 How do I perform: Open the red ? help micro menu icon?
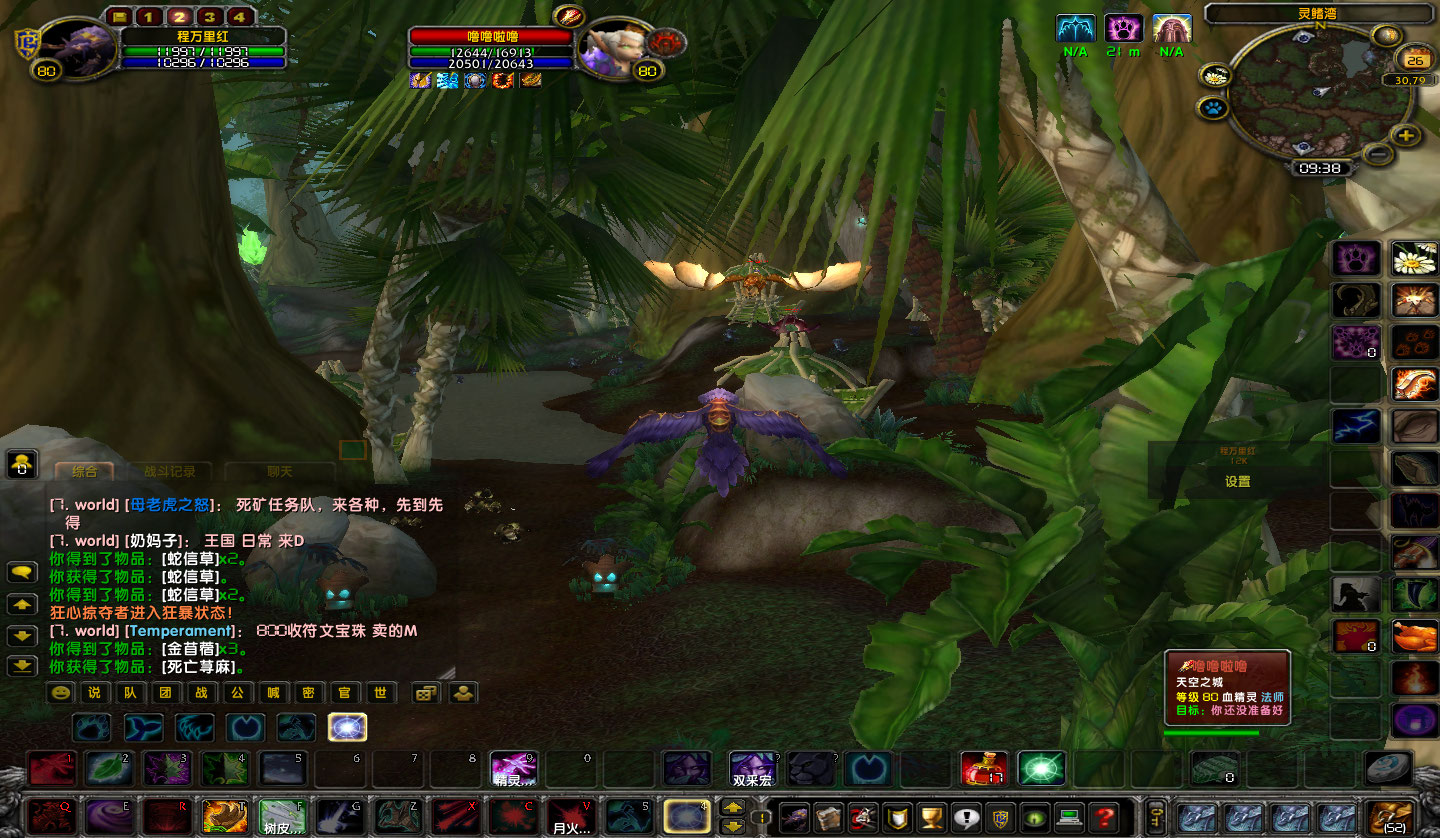1104,816
